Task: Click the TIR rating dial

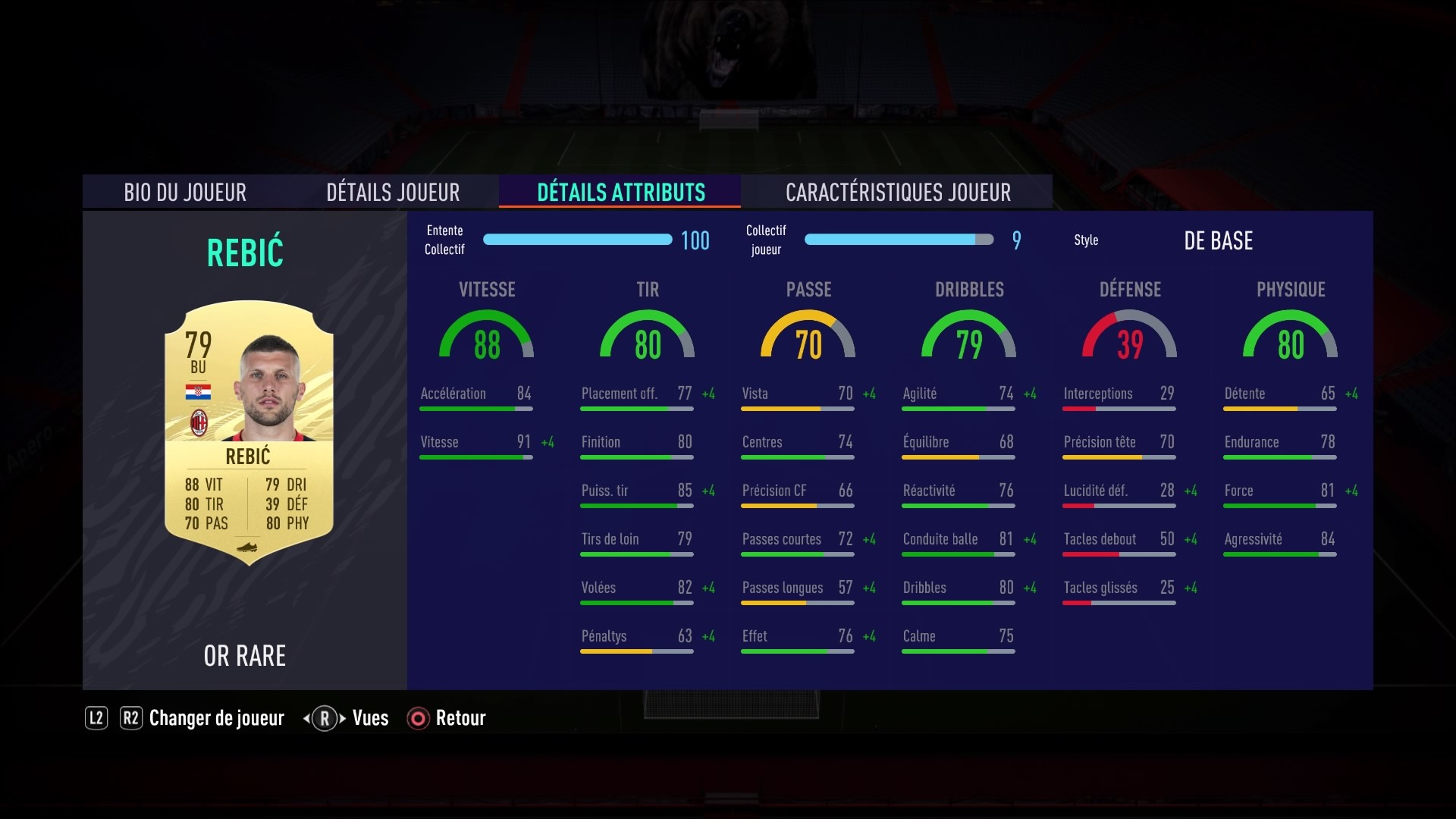Action: (647, 336)
